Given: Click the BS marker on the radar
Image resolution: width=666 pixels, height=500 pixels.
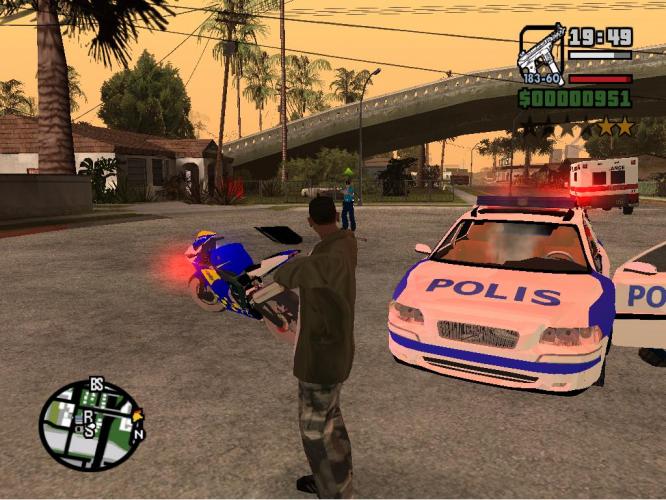Looking at the screenshot, I should click(x=97, y=385).
